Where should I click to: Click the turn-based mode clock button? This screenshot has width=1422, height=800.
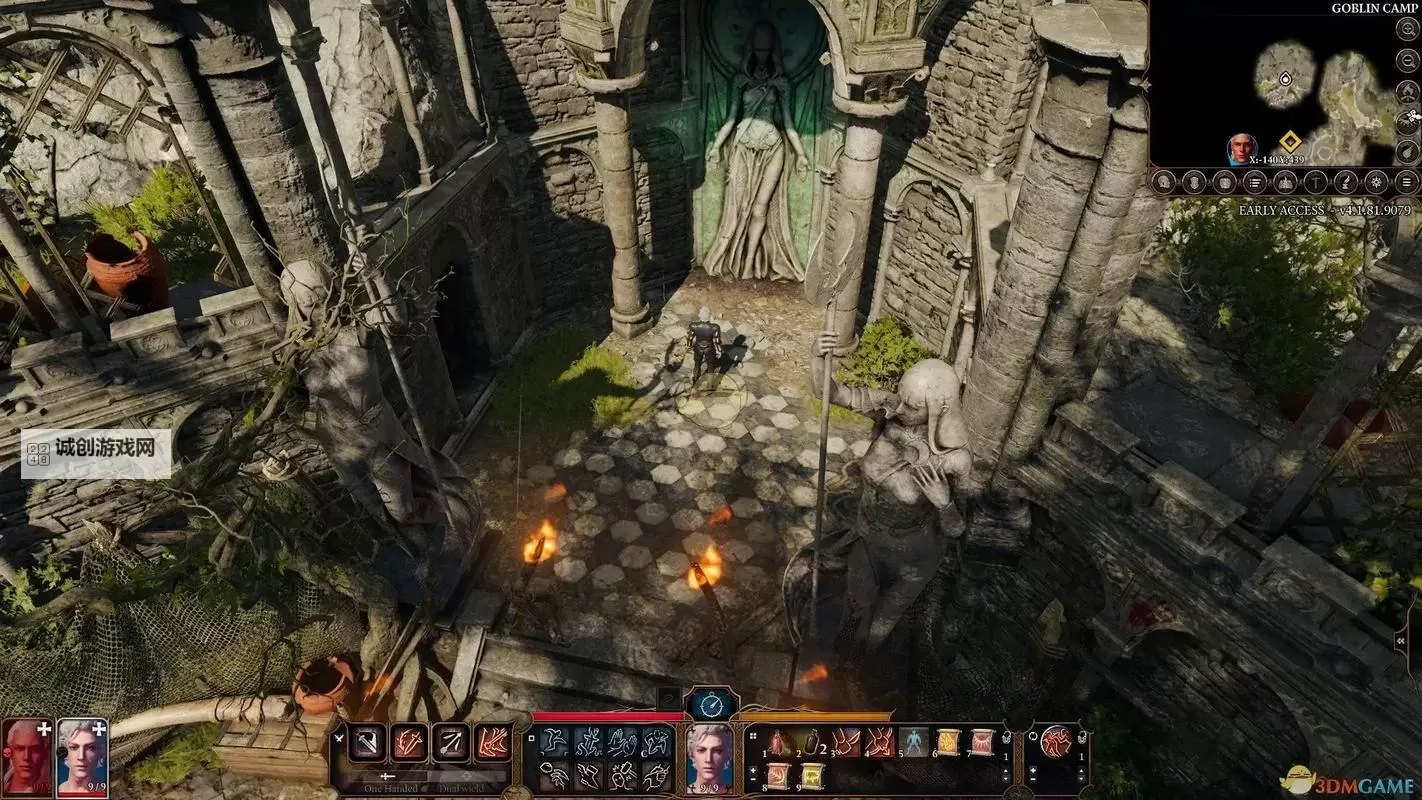click(711, 705)
